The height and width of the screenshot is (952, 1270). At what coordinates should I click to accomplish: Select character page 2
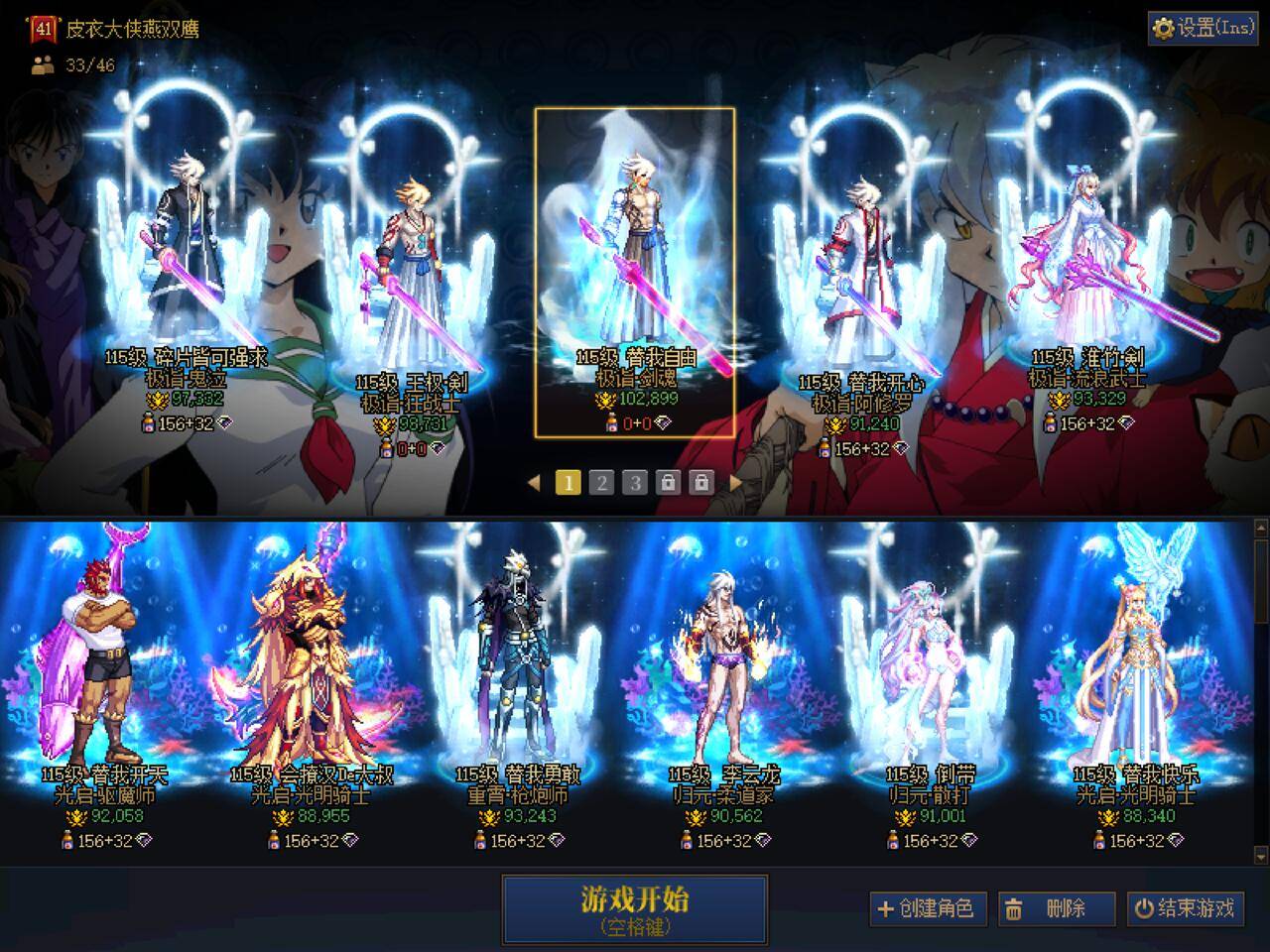(x=602, y=482)
